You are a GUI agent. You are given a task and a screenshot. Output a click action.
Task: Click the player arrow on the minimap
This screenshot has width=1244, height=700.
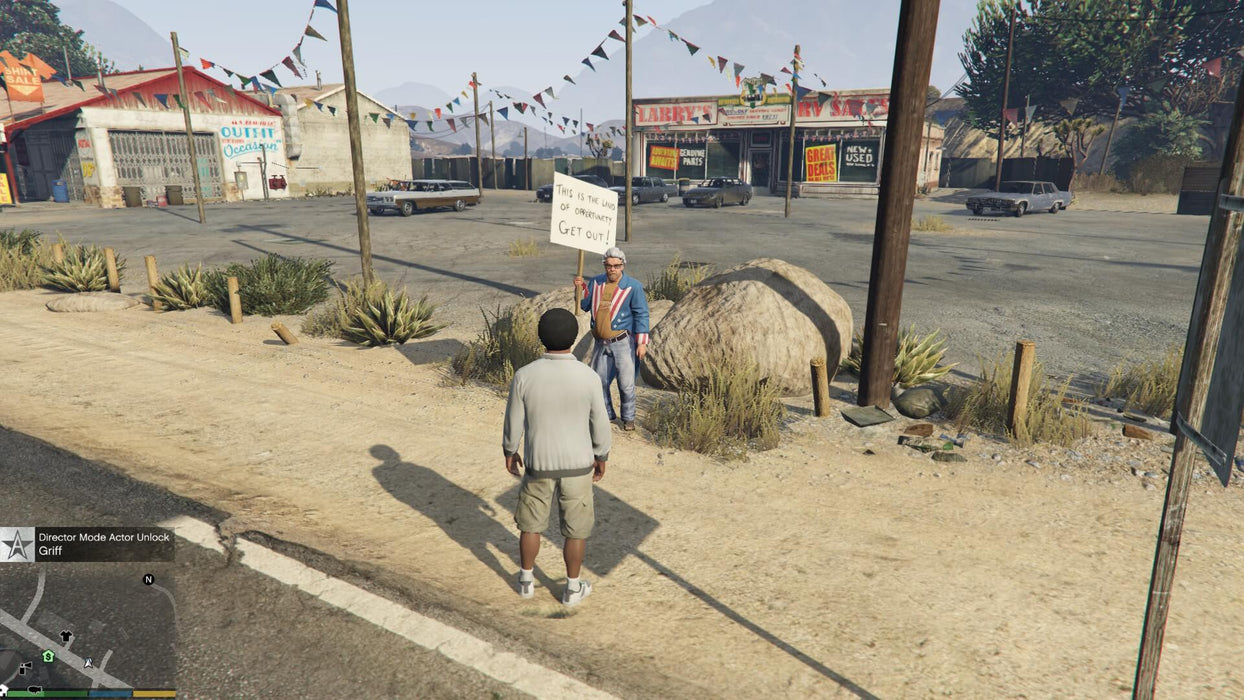tap(88, 662)
